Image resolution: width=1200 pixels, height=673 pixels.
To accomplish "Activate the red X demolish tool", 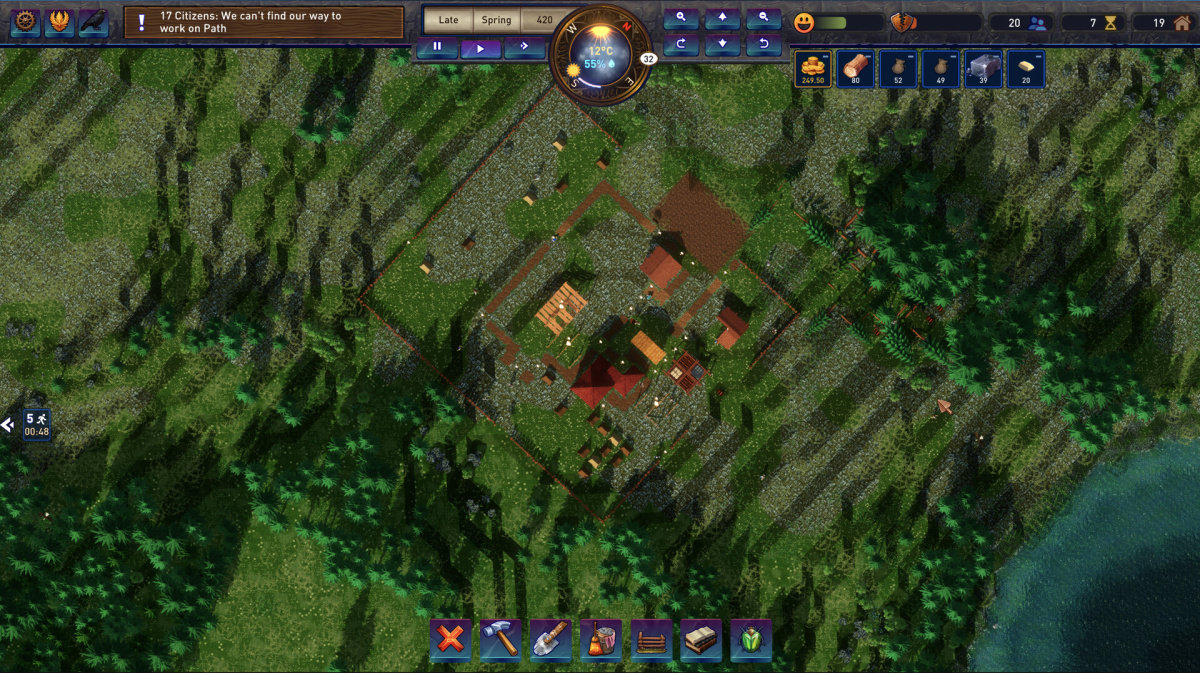I will tap(451, 639).
